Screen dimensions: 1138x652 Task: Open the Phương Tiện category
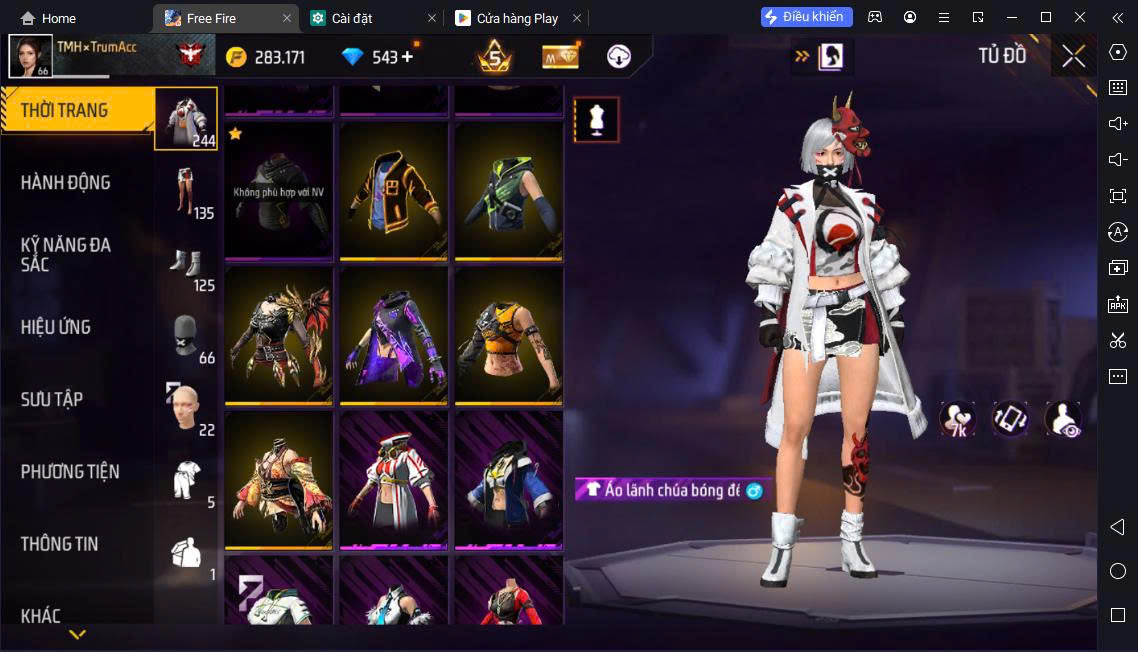tap(70, 471)
